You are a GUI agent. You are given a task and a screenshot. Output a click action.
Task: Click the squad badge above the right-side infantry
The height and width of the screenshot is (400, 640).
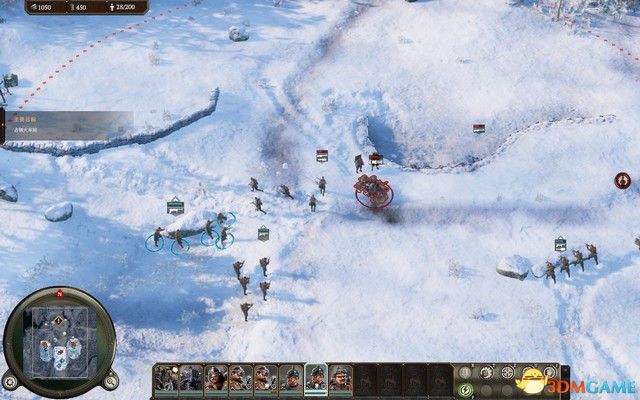(x=560, y=244)
